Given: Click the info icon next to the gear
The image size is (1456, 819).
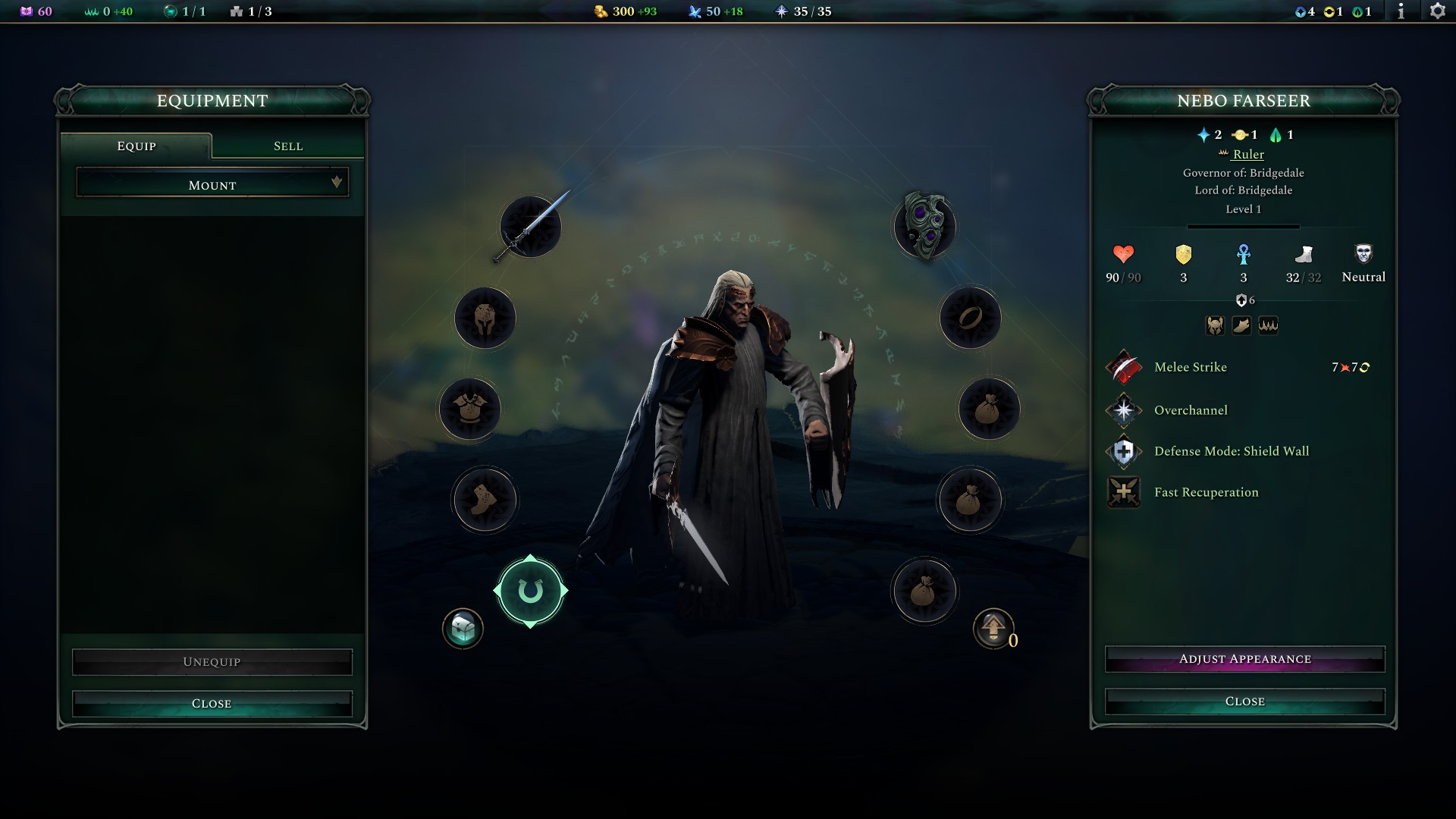Looking at the screenshot, I should click(x=1402, y=11).
